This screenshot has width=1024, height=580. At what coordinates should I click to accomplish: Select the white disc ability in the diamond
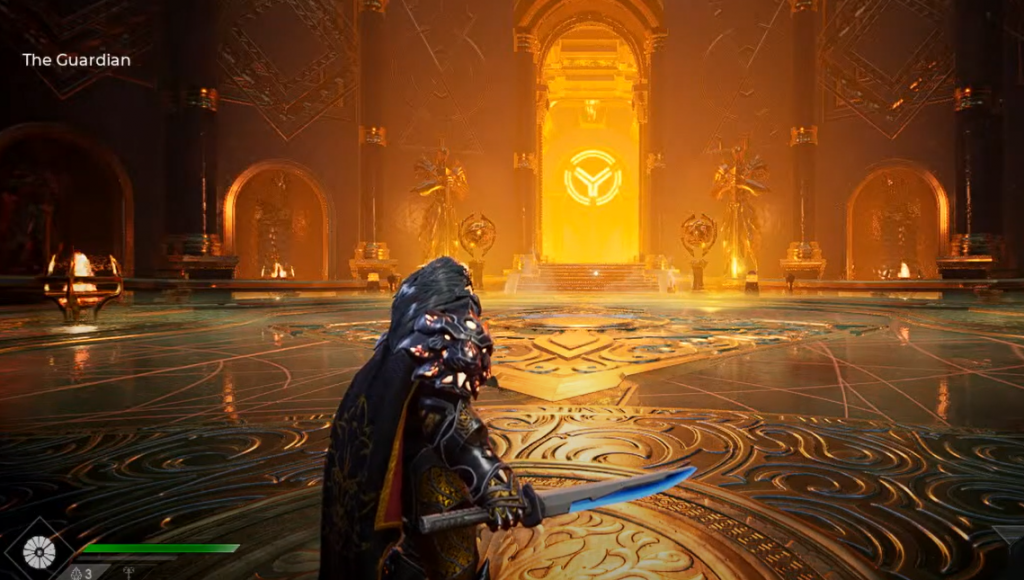[40, 550]
